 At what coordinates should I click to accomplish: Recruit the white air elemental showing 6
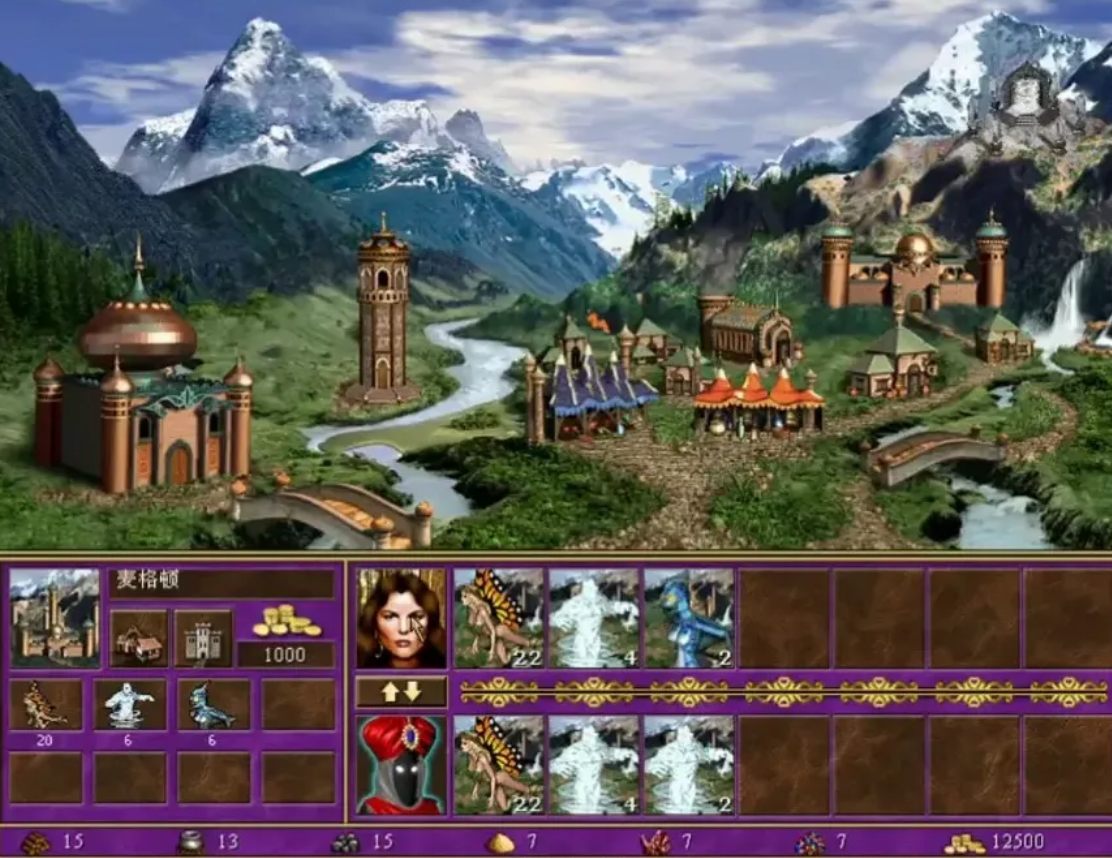click(130, 705)
